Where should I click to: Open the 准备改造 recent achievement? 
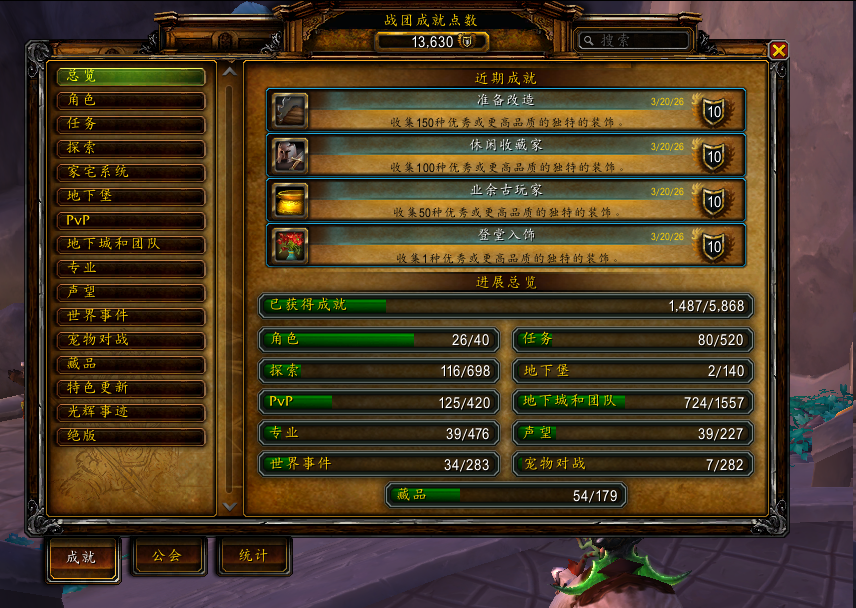tap(505, 110)
